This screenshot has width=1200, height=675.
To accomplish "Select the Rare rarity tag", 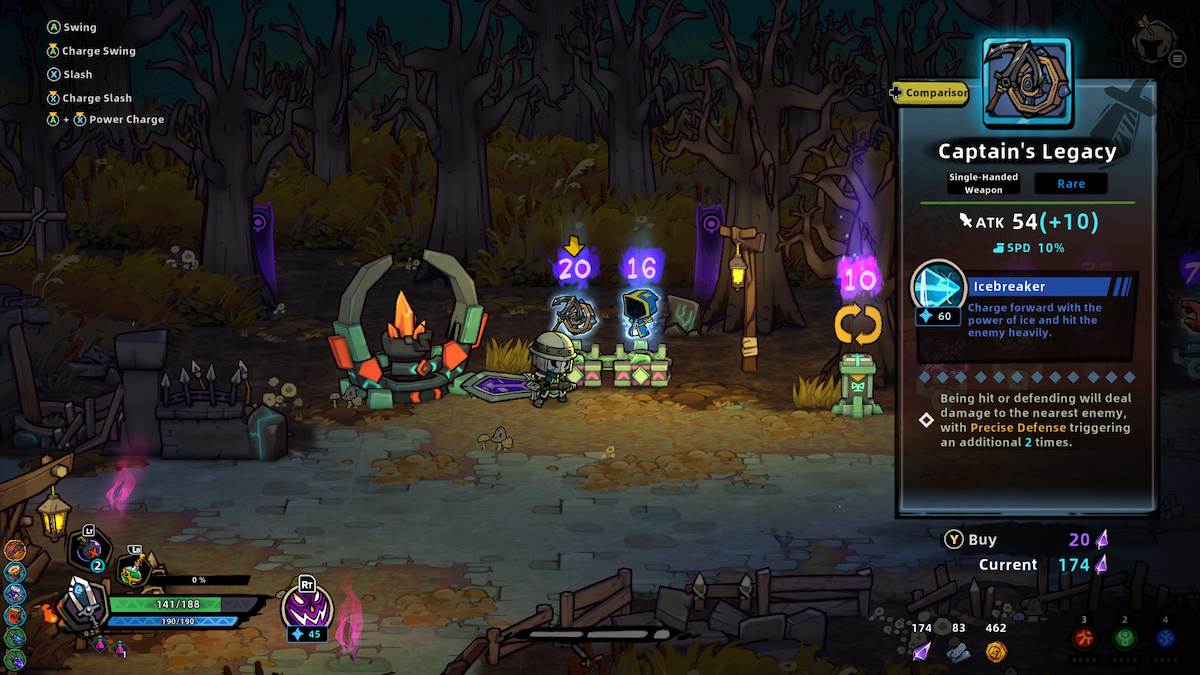I will [1070, 183].
